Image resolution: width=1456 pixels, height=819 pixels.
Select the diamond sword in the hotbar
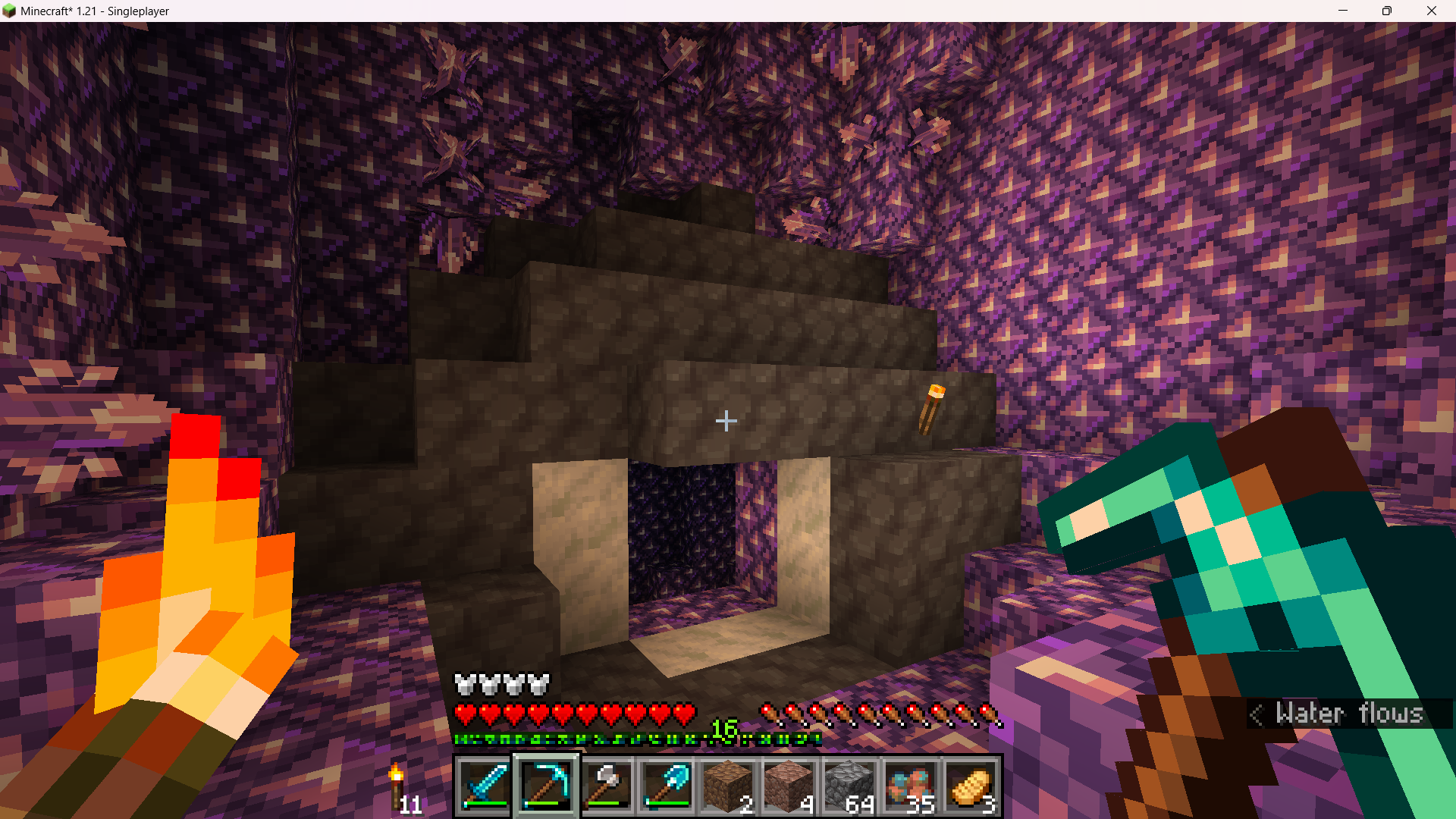pos(484,786)
